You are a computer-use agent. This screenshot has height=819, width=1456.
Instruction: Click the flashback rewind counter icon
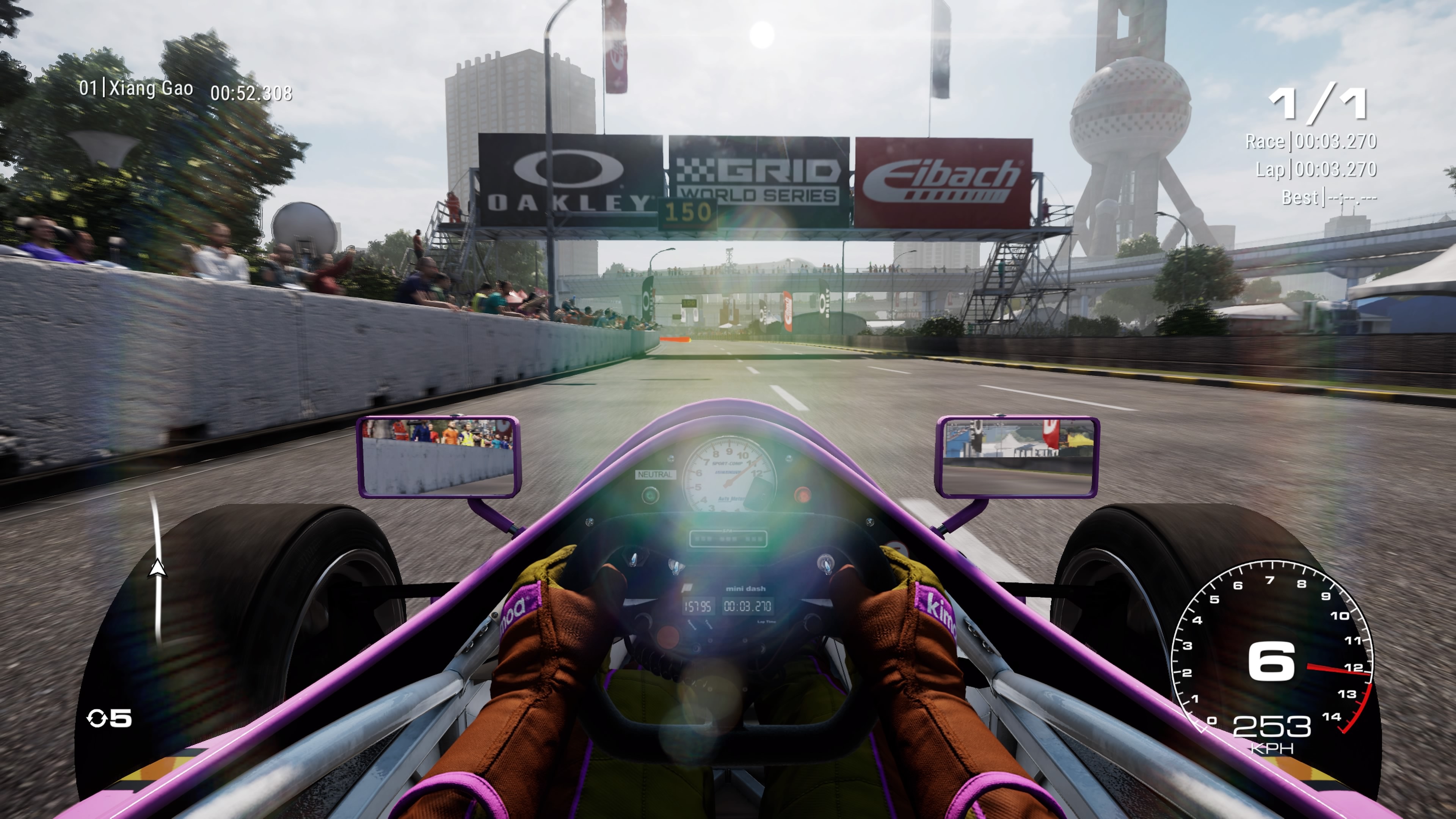(x=97, y=719)
